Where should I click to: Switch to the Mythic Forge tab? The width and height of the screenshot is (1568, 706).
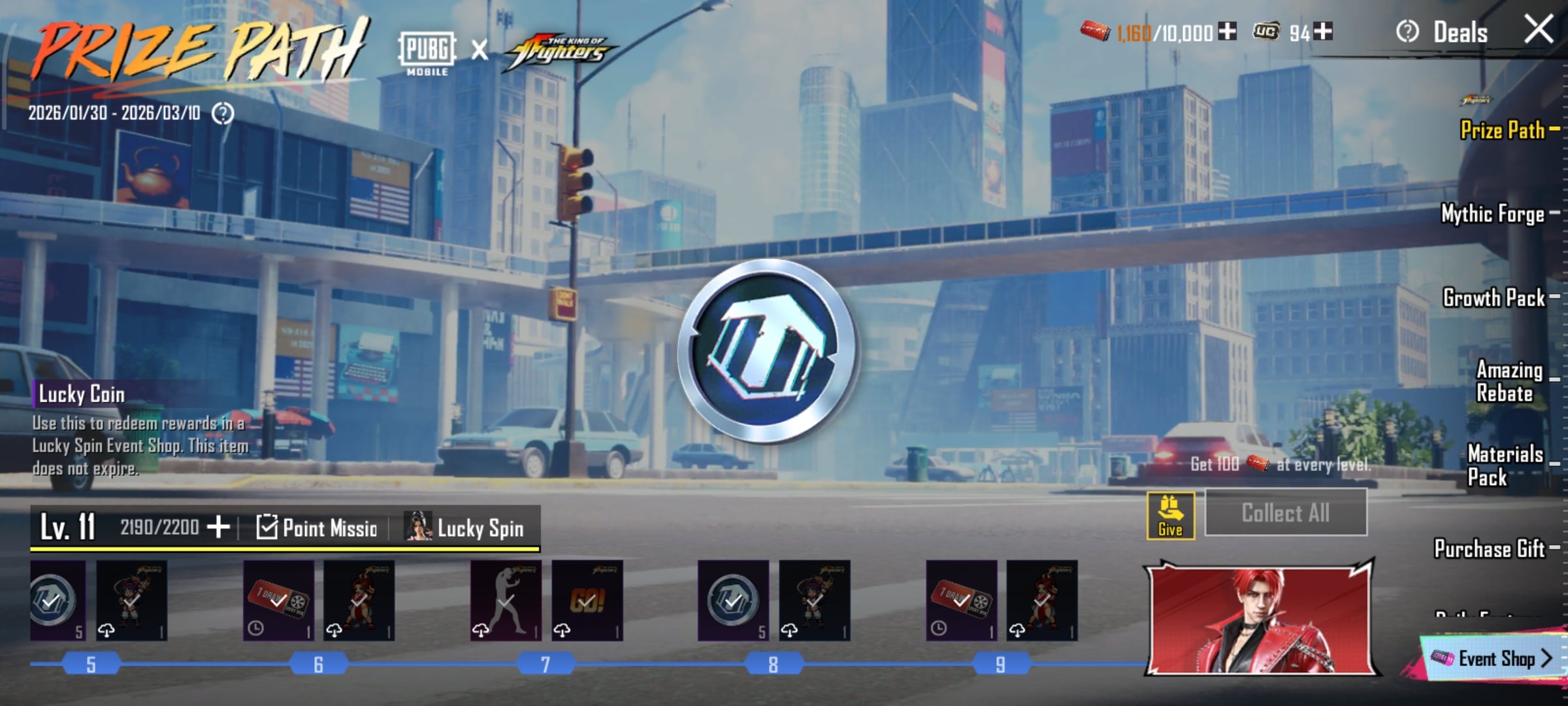(1493, 214)
